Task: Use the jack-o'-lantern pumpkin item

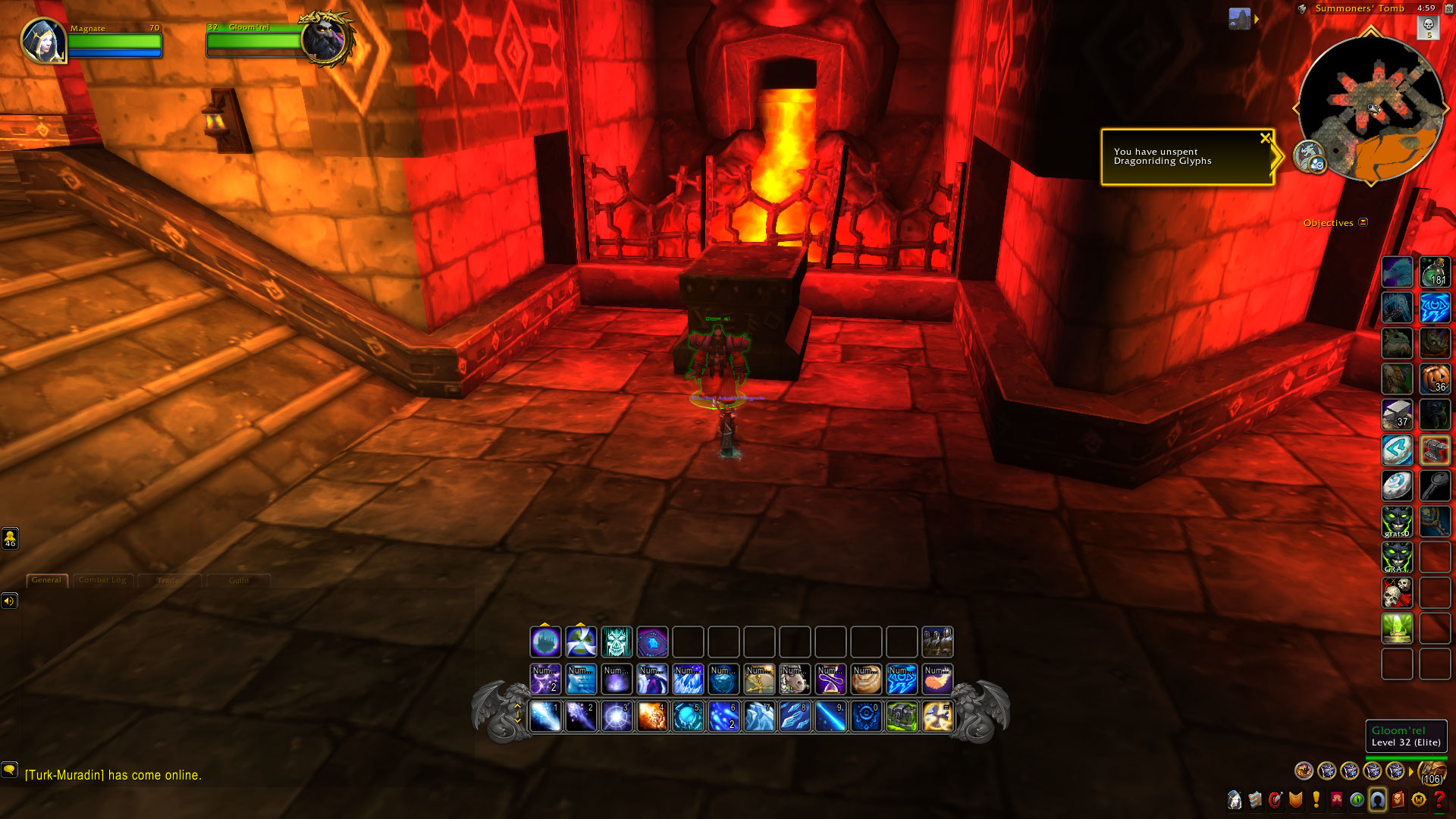Action: pos(1435,378)
